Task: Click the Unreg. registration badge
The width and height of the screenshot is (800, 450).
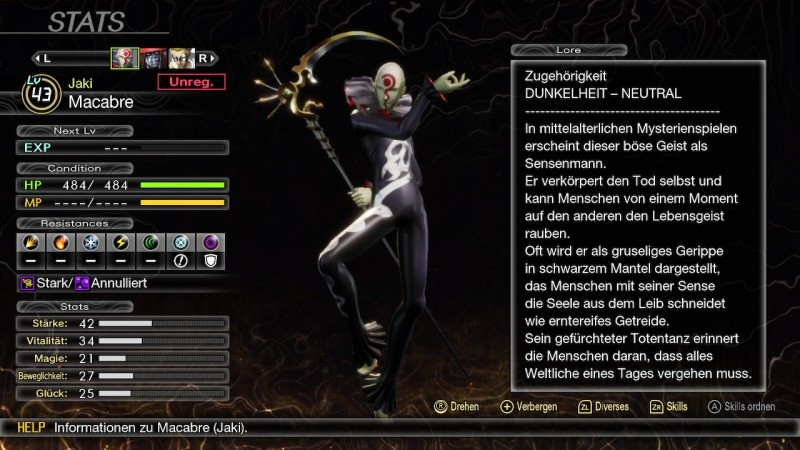Action: [191, 82]
